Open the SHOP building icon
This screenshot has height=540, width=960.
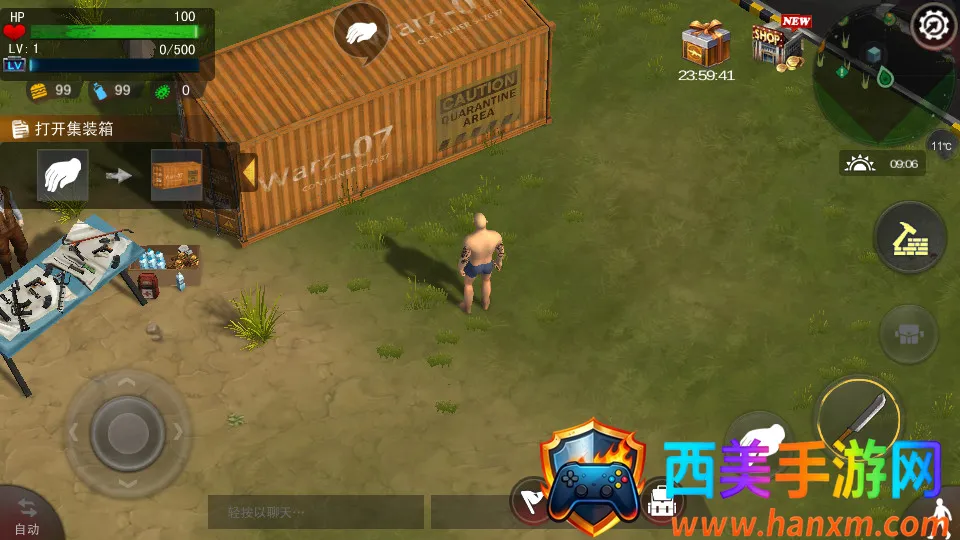(x=779, y=43)
